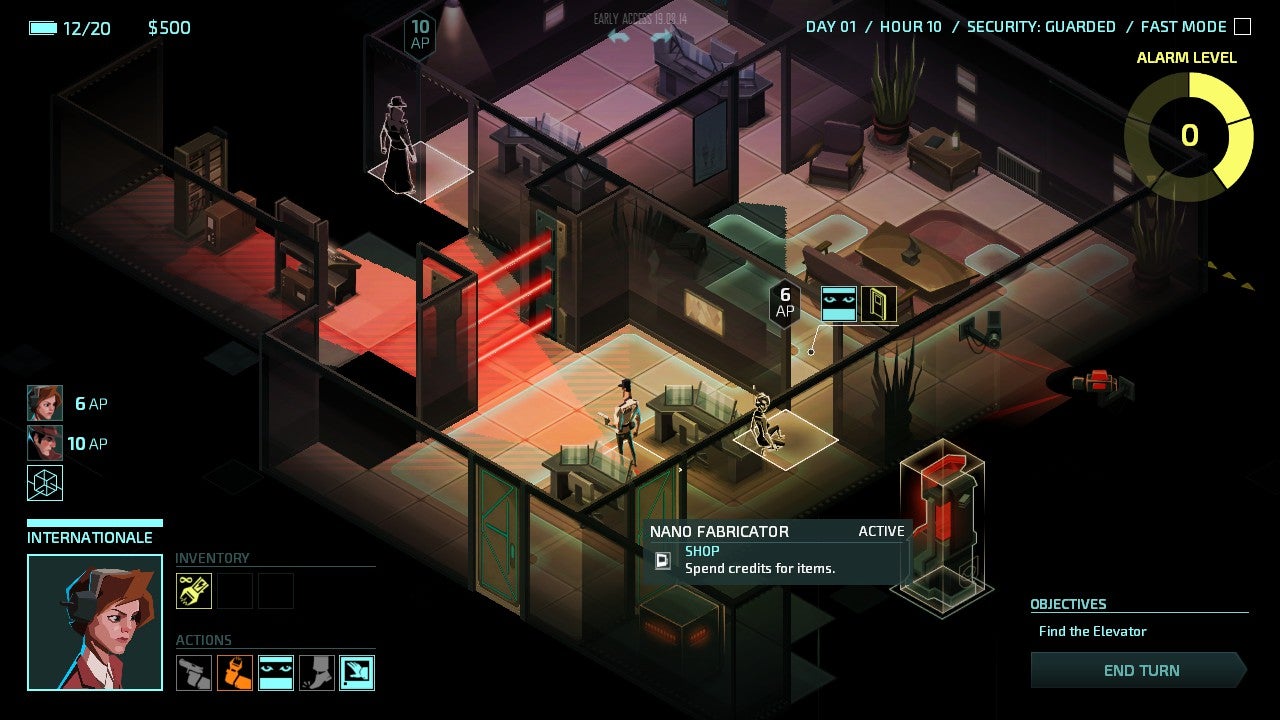Click the peek eyes icon beside the 6 AP marker

[x=839, y=304]
